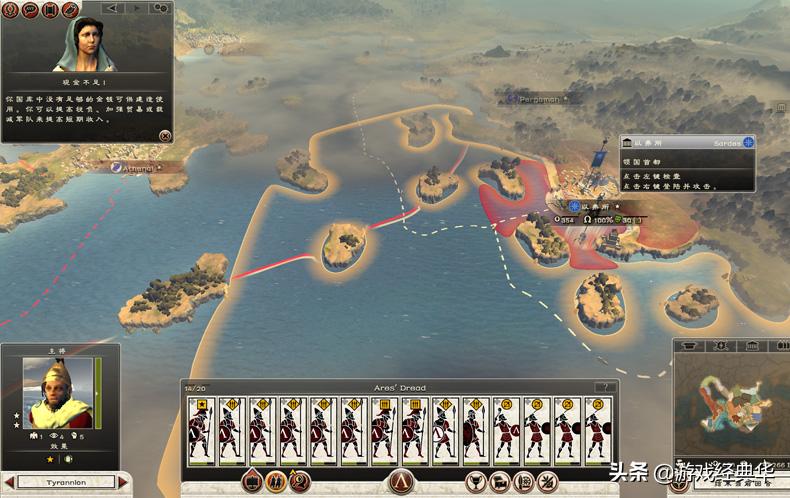Click the two-soldiers recruitment button

tap(274, 481)
